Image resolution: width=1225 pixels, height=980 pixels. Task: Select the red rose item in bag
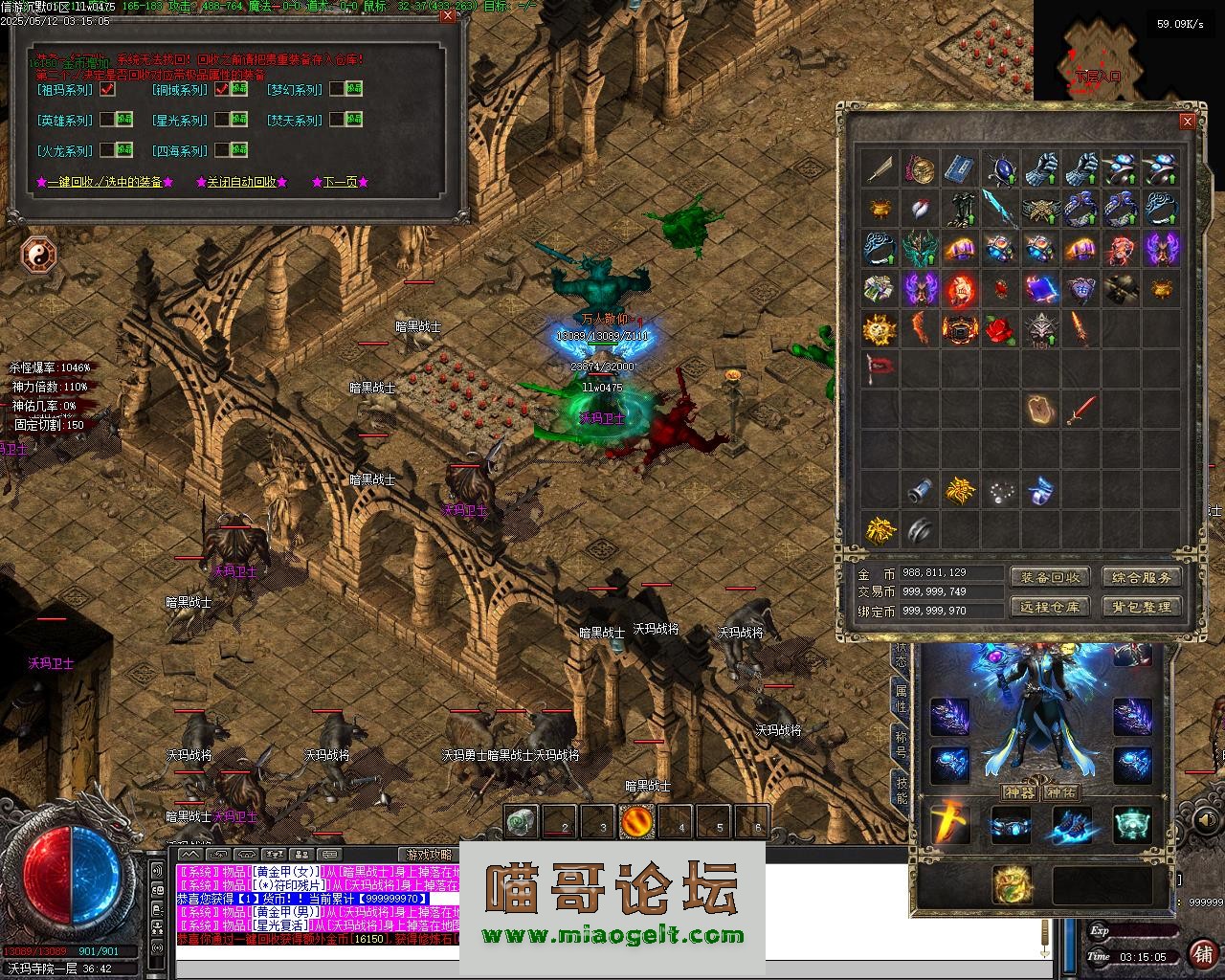(999, 329)
